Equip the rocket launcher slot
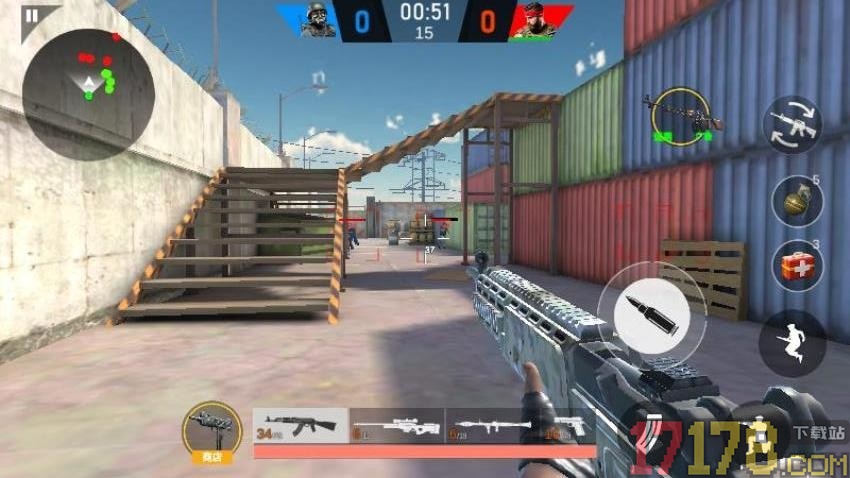Image resolution: width=850 pixels, height=478 pixels. pyautogui.click(x=492, y=425)
